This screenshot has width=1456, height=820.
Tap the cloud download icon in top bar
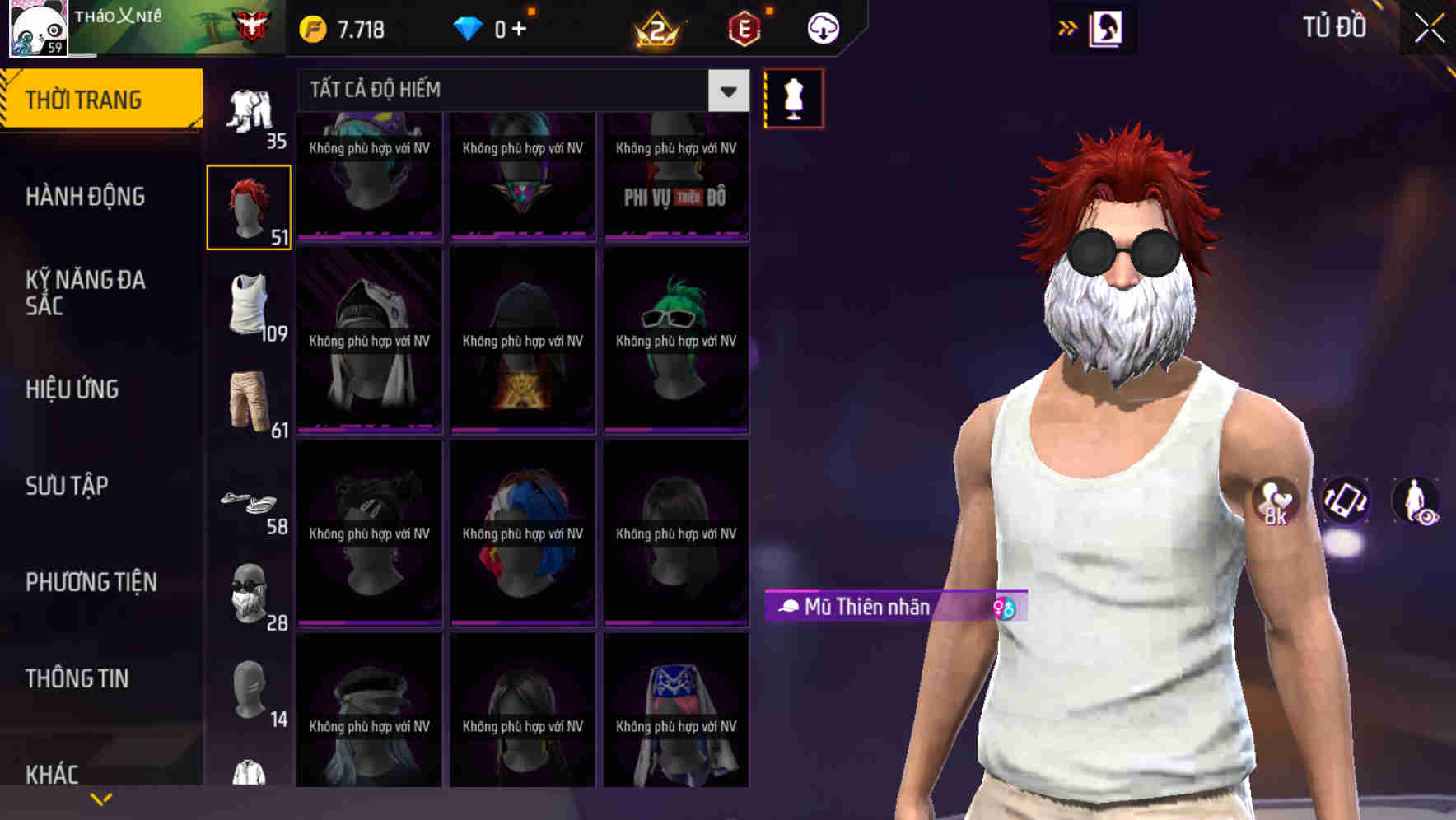click(823, 27)
